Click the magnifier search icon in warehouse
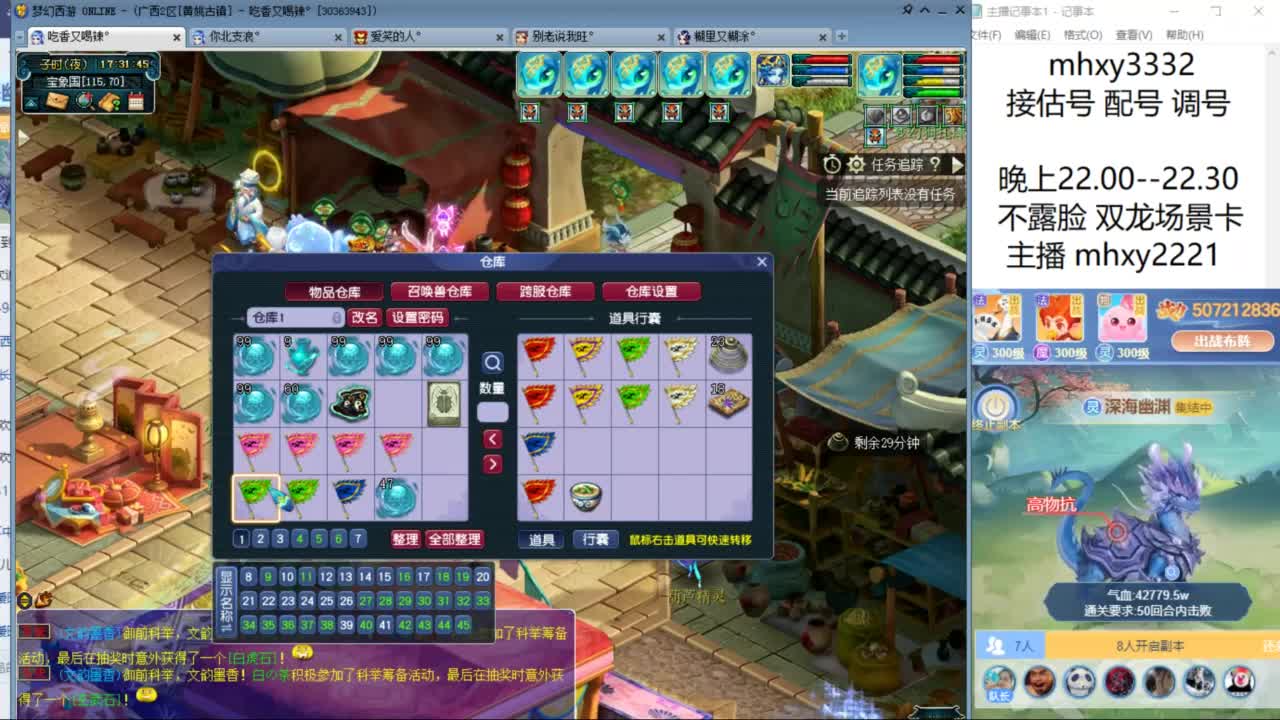This screenshot has width=1280, height=720. pos(493,364)
